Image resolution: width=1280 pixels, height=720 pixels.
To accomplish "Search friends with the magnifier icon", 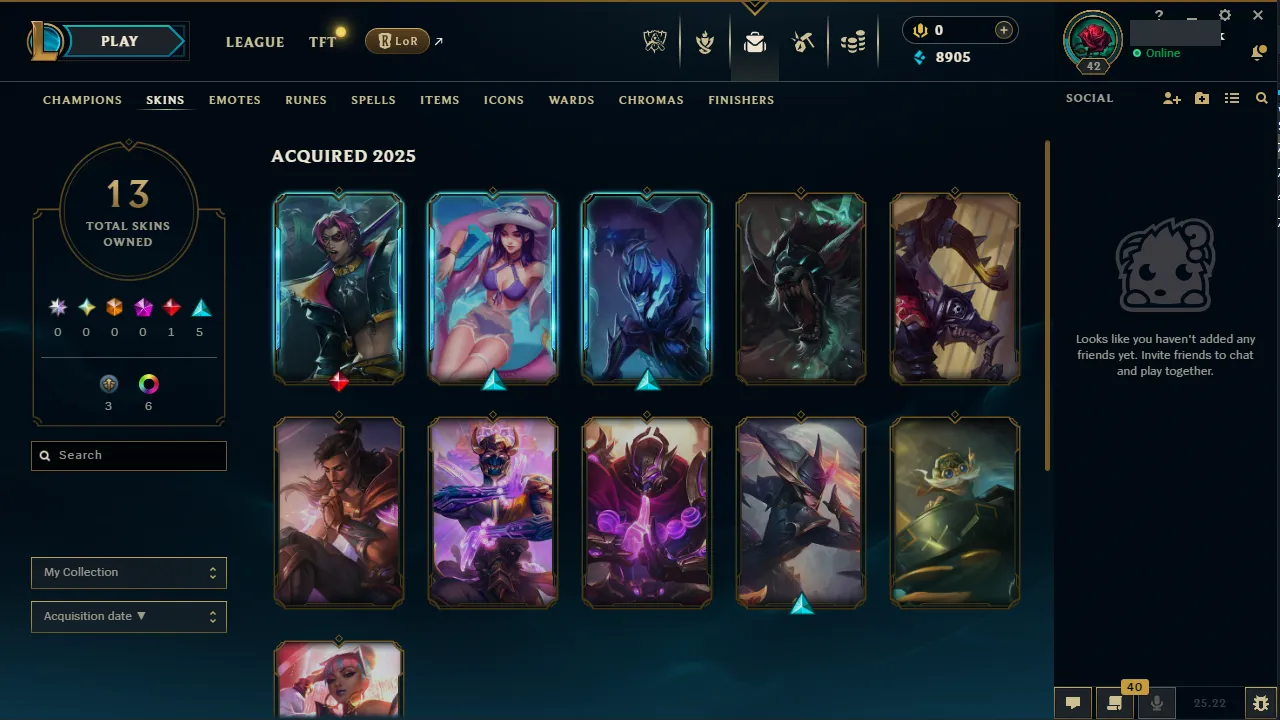I will [1261, 98].
